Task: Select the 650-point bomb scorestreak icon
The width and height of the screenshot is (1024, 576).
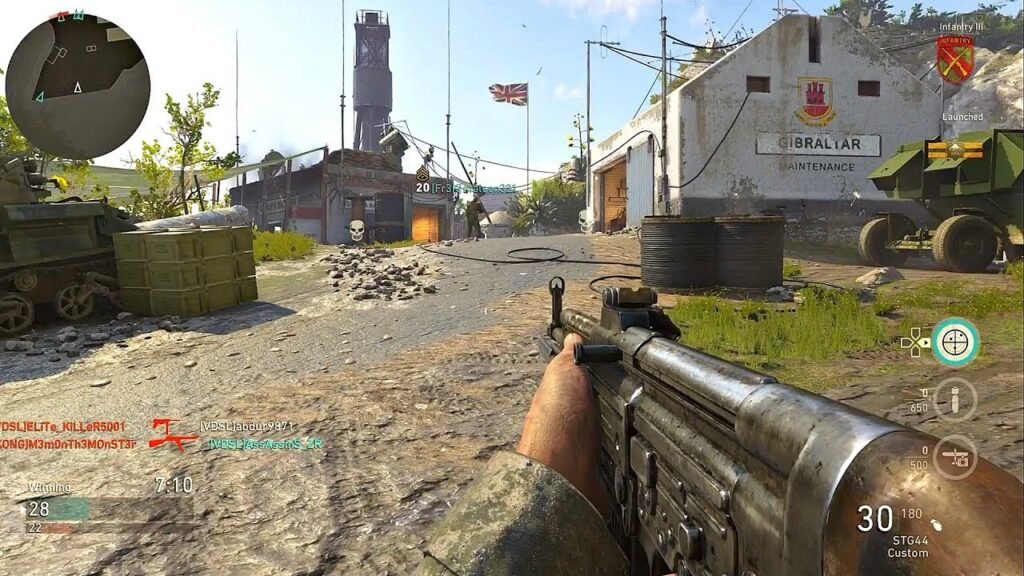Action: pyautogui.click(x=955, y=400)
